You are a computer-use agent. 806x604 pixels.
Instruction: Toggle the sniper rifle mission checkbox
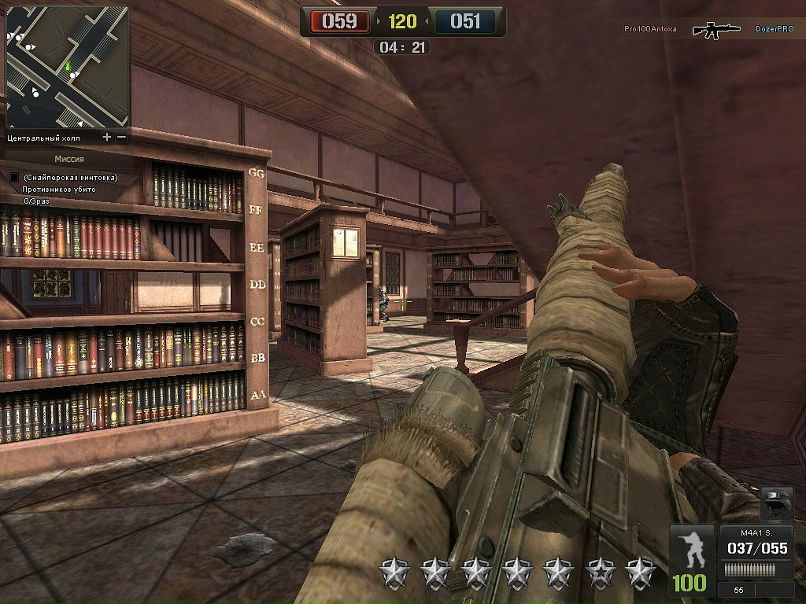(x=14, y=177)
